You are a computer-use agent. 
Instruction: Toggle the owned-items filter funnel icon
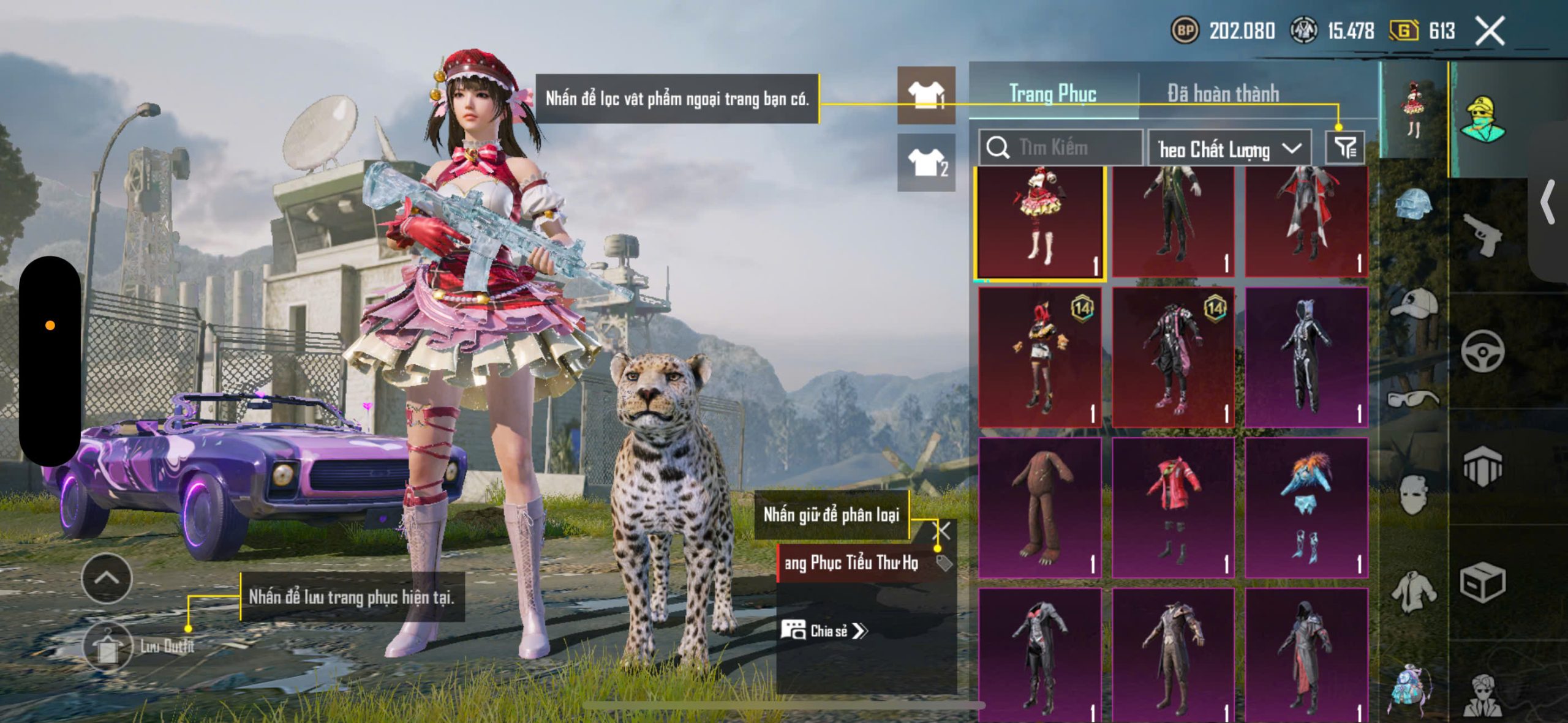coord(1345,148)
